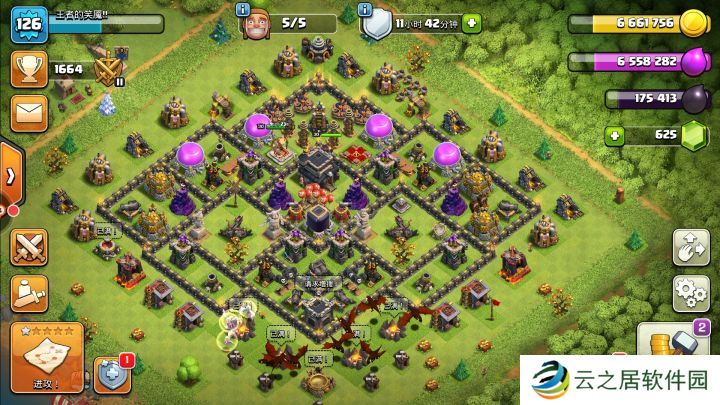This screenshot has height=405, width=720.
Task: Tap the builder face 5/5 indicator
Action: click(x=258, y=23)
